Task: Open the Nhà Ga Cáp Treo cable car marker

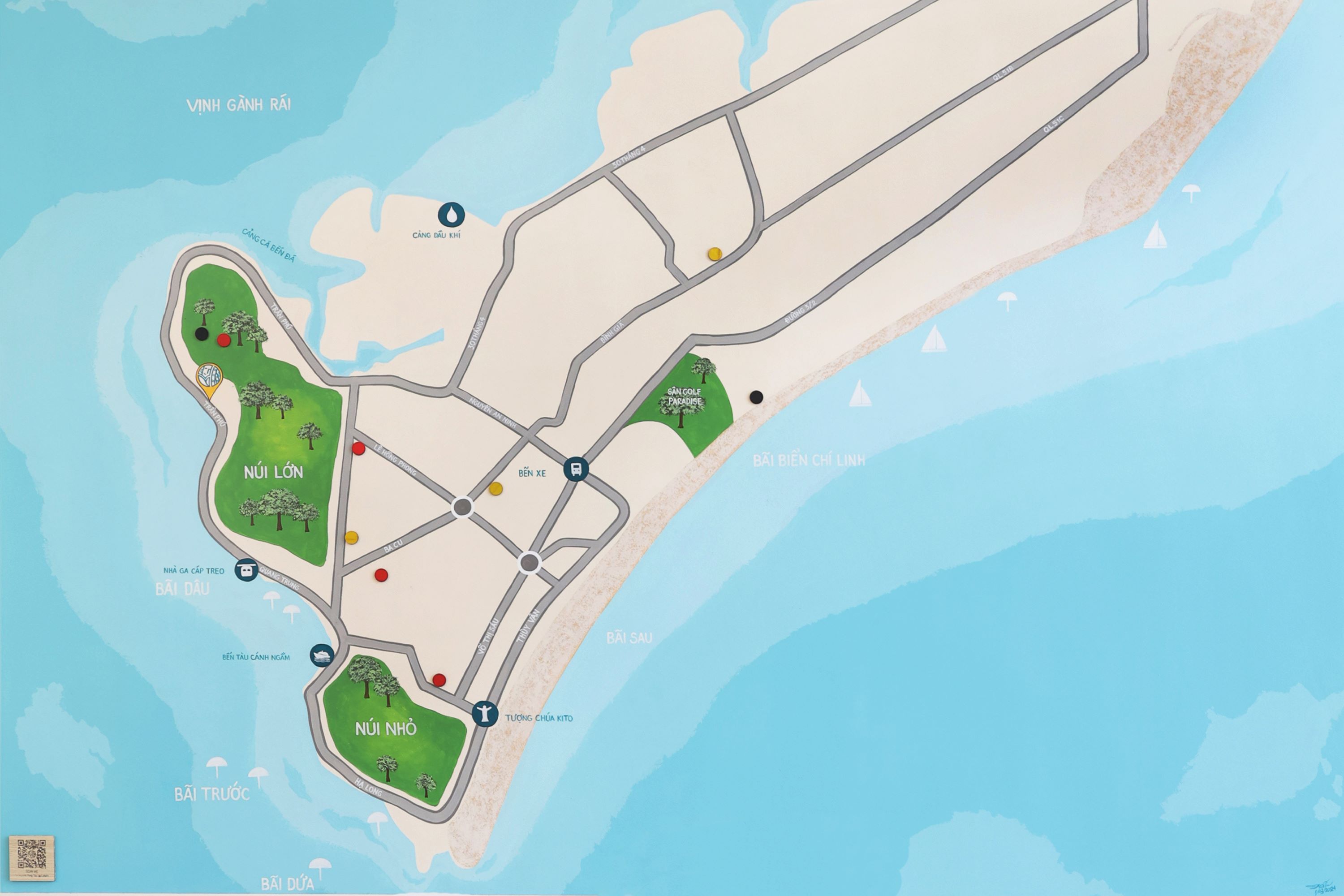Action: click(246, 570)
